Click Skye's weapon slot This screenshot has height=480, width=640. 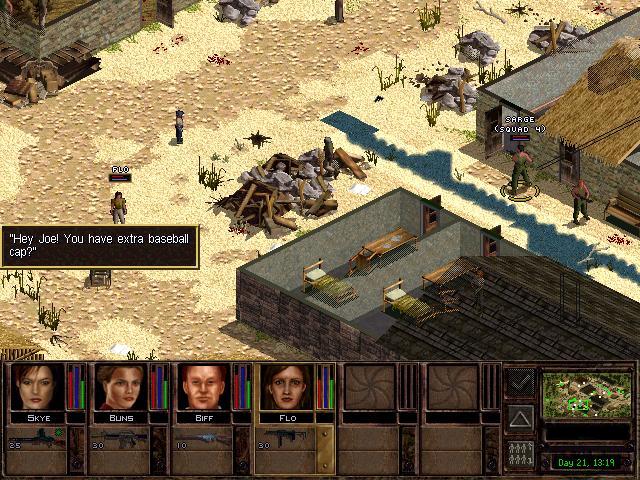(45, 439)
